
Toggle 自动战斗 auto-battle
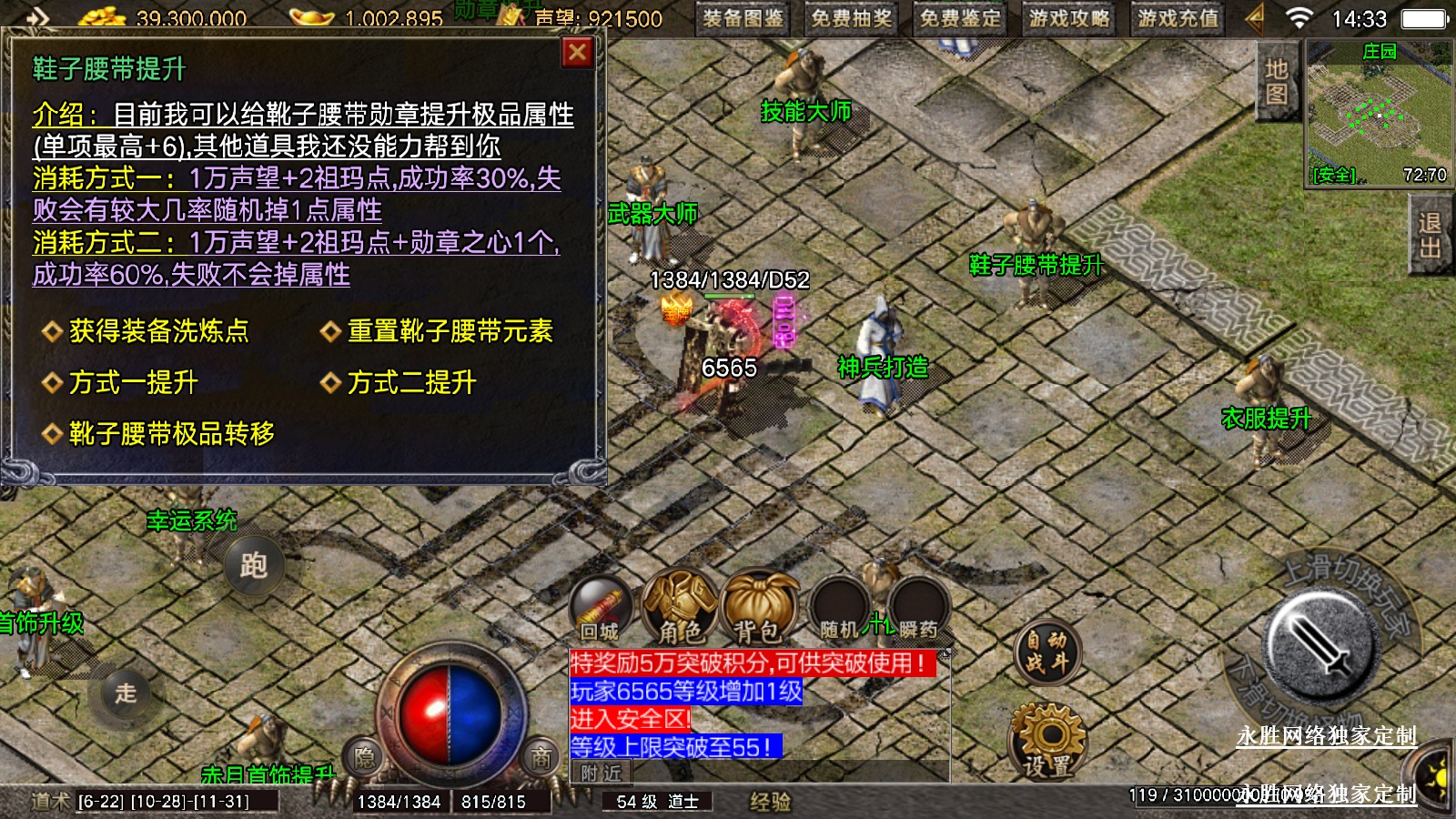(1047, 652)
